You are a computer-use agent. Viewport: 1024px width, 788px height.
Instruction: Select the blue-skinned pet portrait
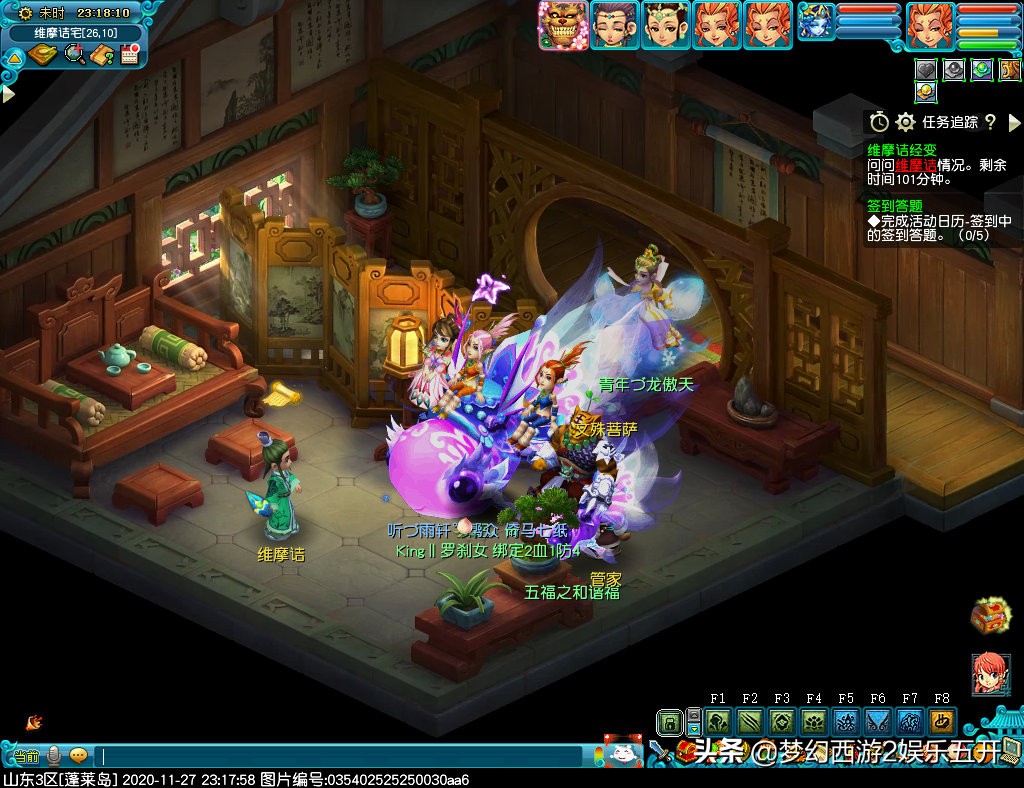pyautogui.click(x=815, y=22)
